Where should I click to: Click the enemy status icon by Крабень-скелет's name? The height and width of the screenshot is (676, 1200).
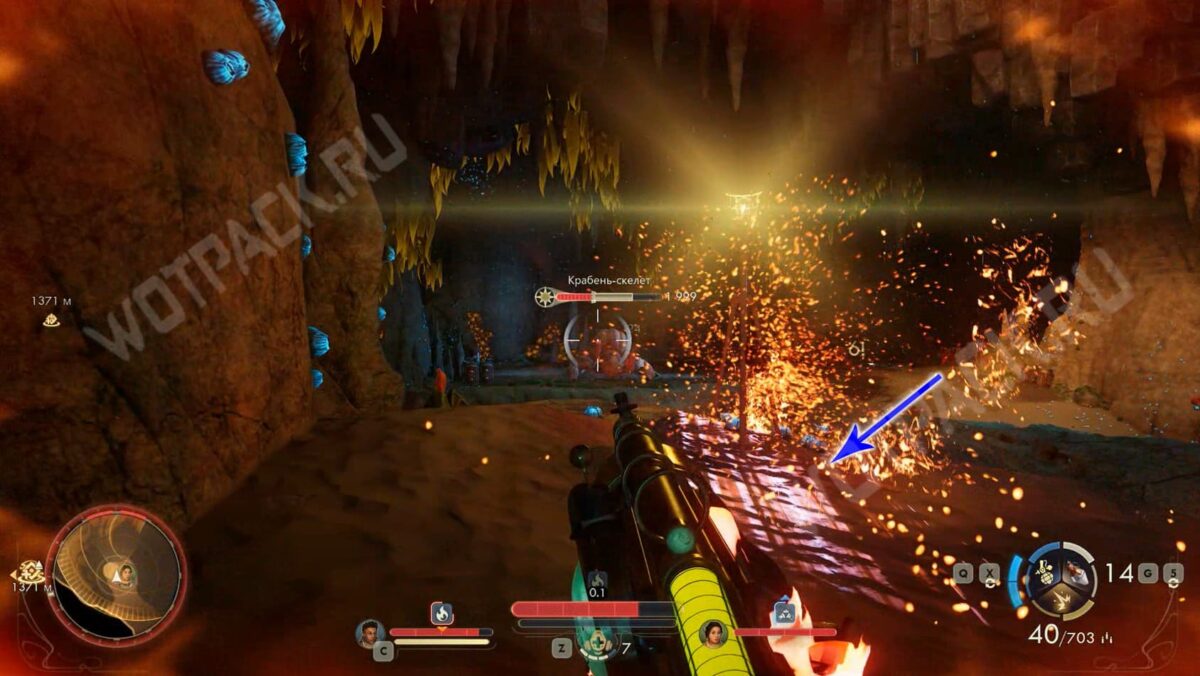click(544, 296)
